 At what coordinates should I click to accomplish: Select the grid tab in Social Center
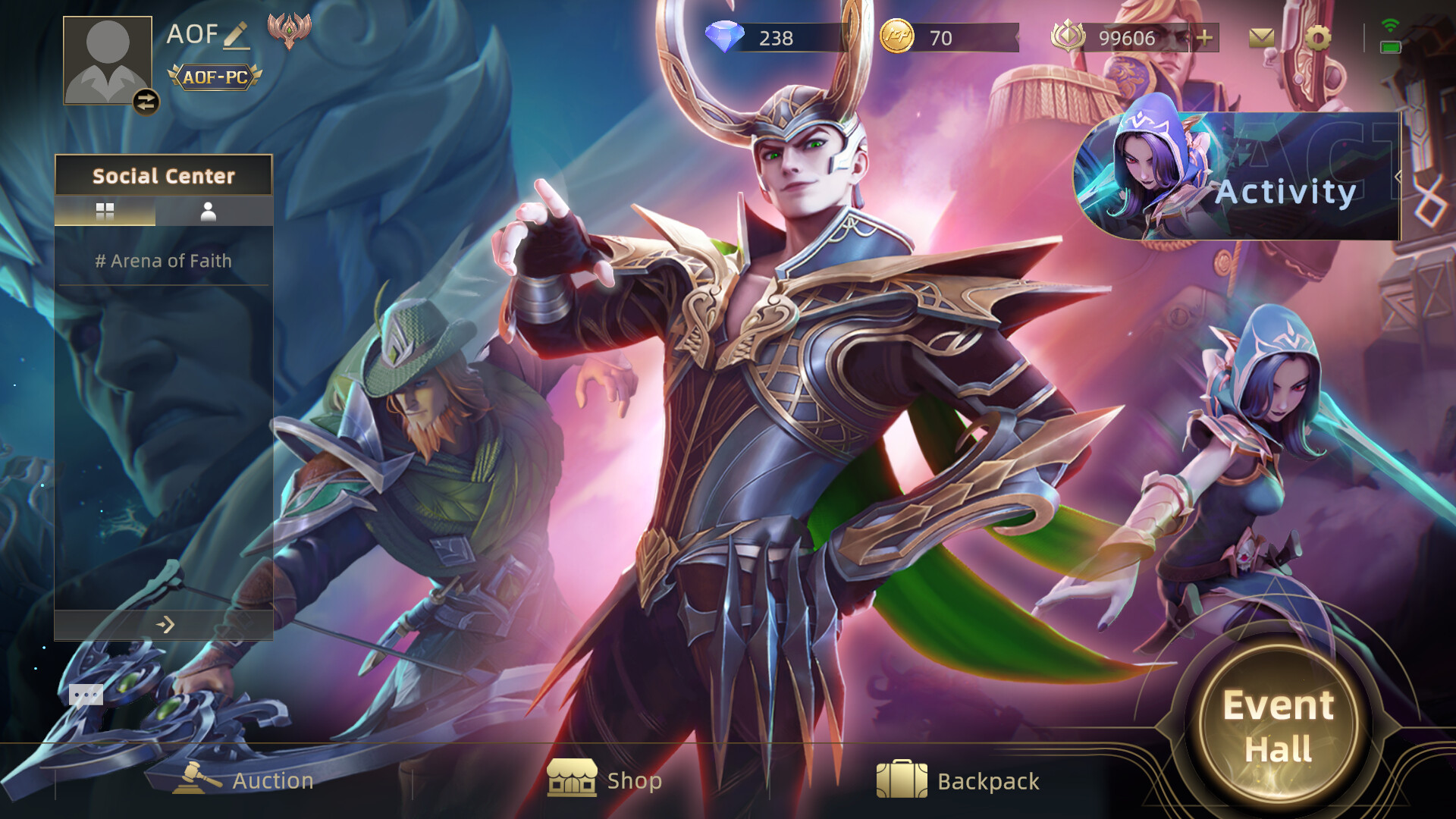[103, 212]
